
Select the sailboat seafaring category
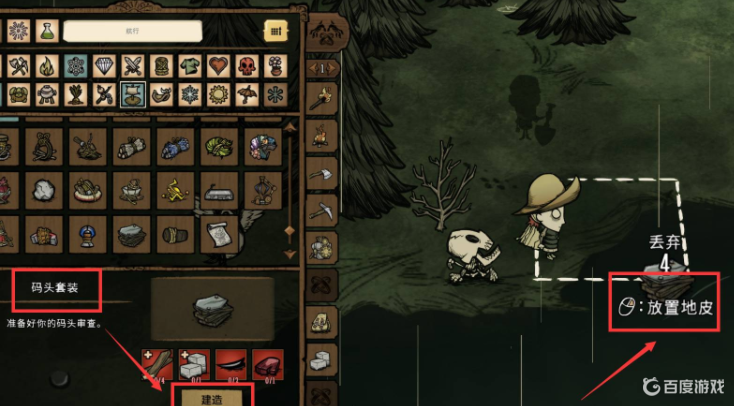[131, 95]
